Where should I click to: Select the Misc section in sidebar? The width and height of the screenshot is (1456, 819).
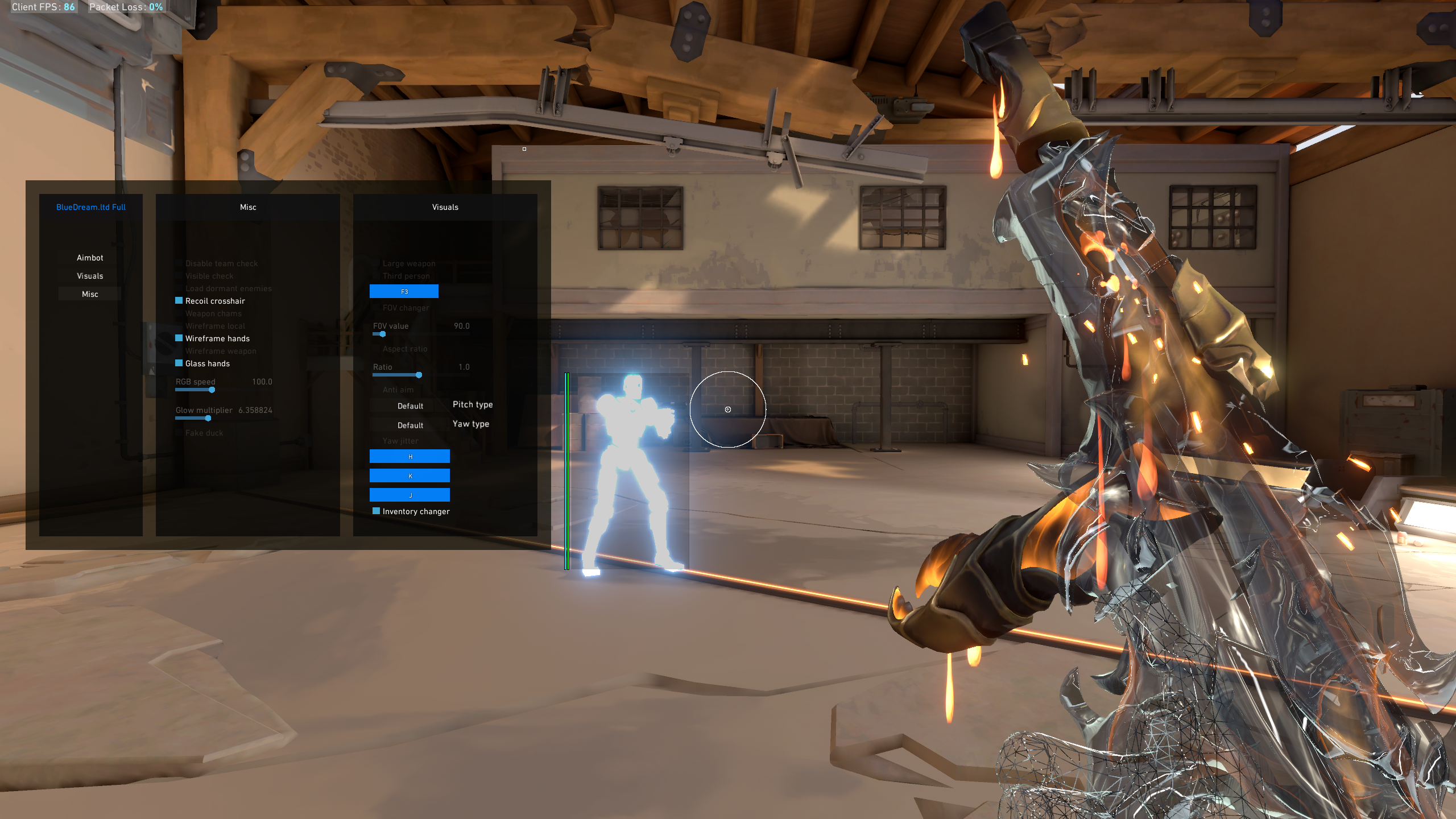pyautogui.click(x=90, y=294)
